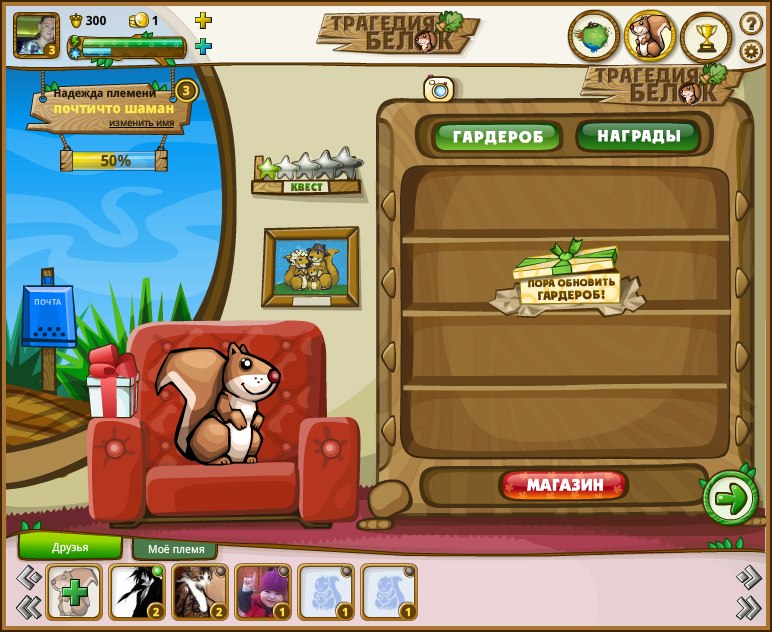Select the Друзья tab

point(70,547)
